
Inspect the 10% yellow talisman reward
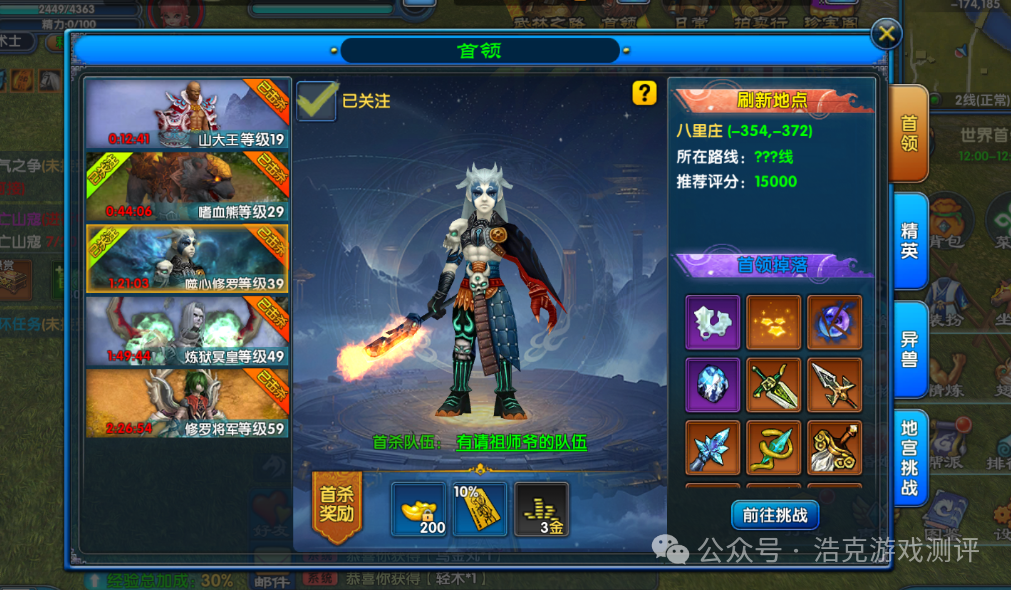480,510
